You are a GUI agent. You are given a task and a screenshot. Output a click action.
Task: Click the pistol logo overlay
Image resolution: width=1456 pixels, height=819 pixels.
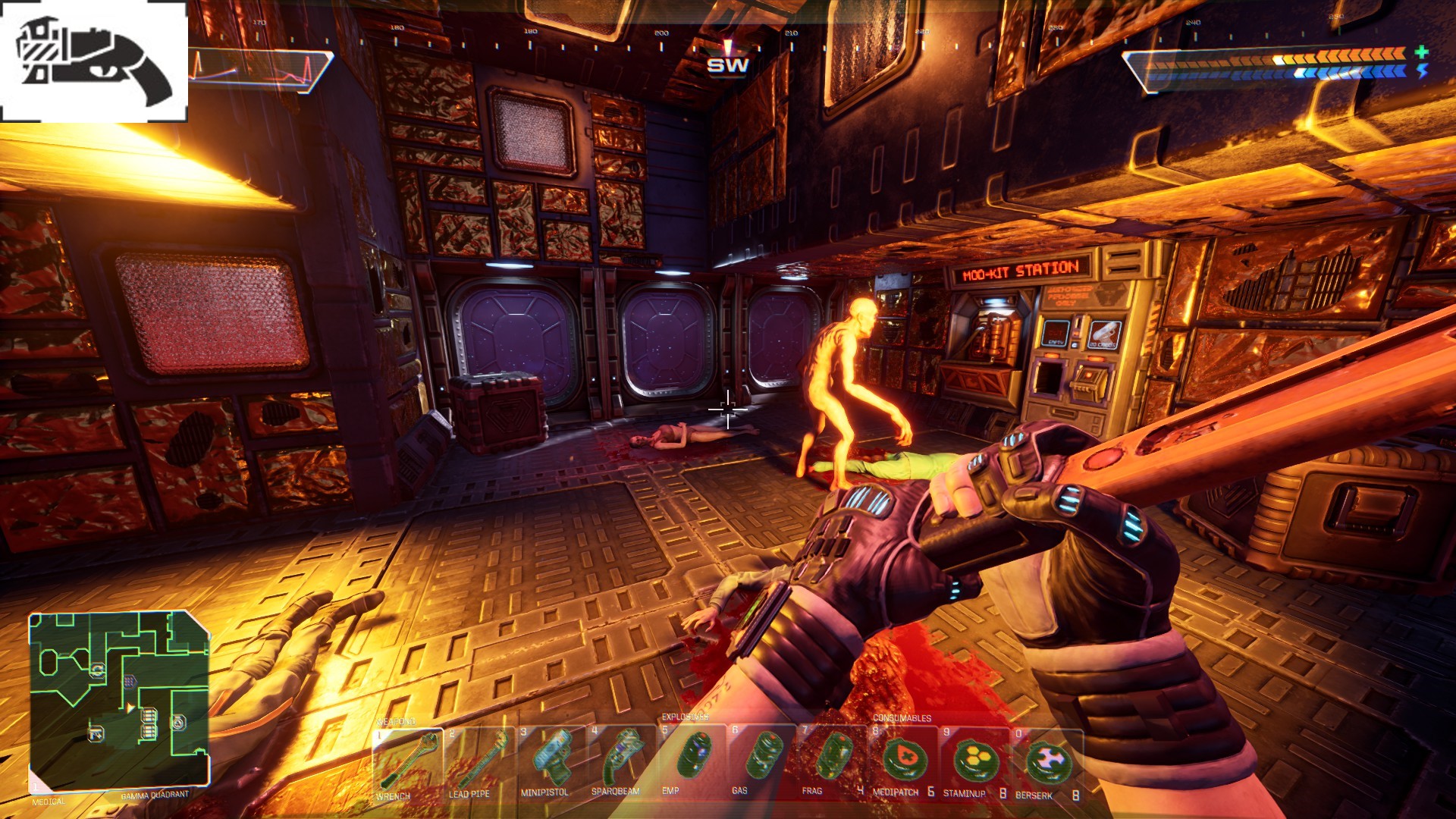[x=93, y=61]
